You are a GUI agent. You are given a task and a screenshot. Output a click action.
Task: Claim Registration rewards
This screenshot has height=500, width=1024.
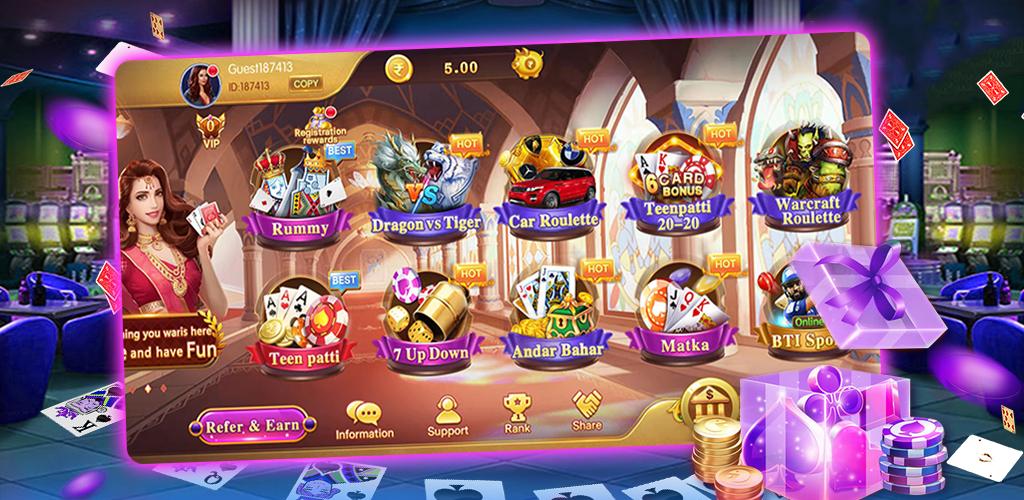click(322, 128)
